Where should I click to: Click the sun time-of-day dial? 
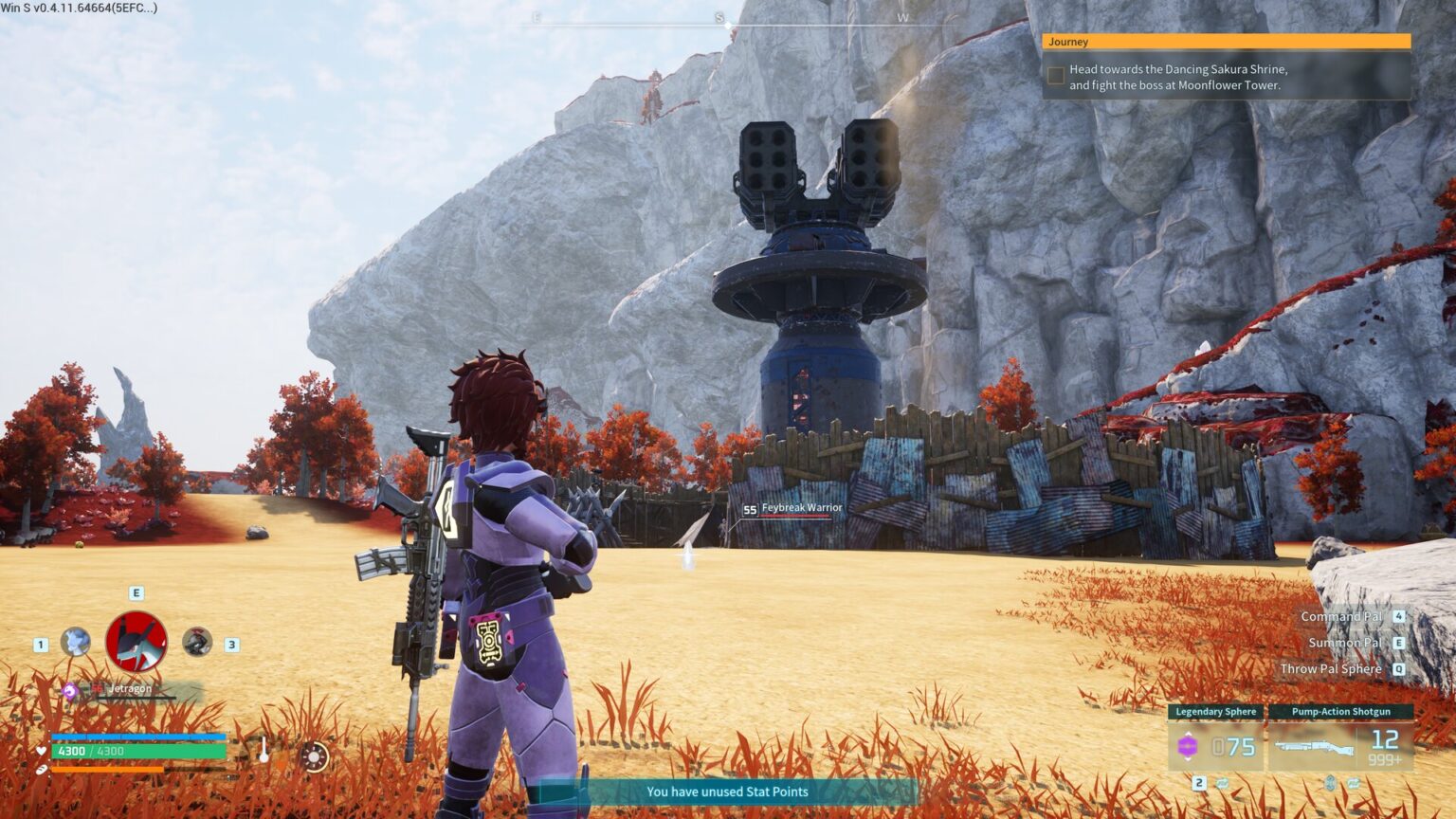point(314,756)
